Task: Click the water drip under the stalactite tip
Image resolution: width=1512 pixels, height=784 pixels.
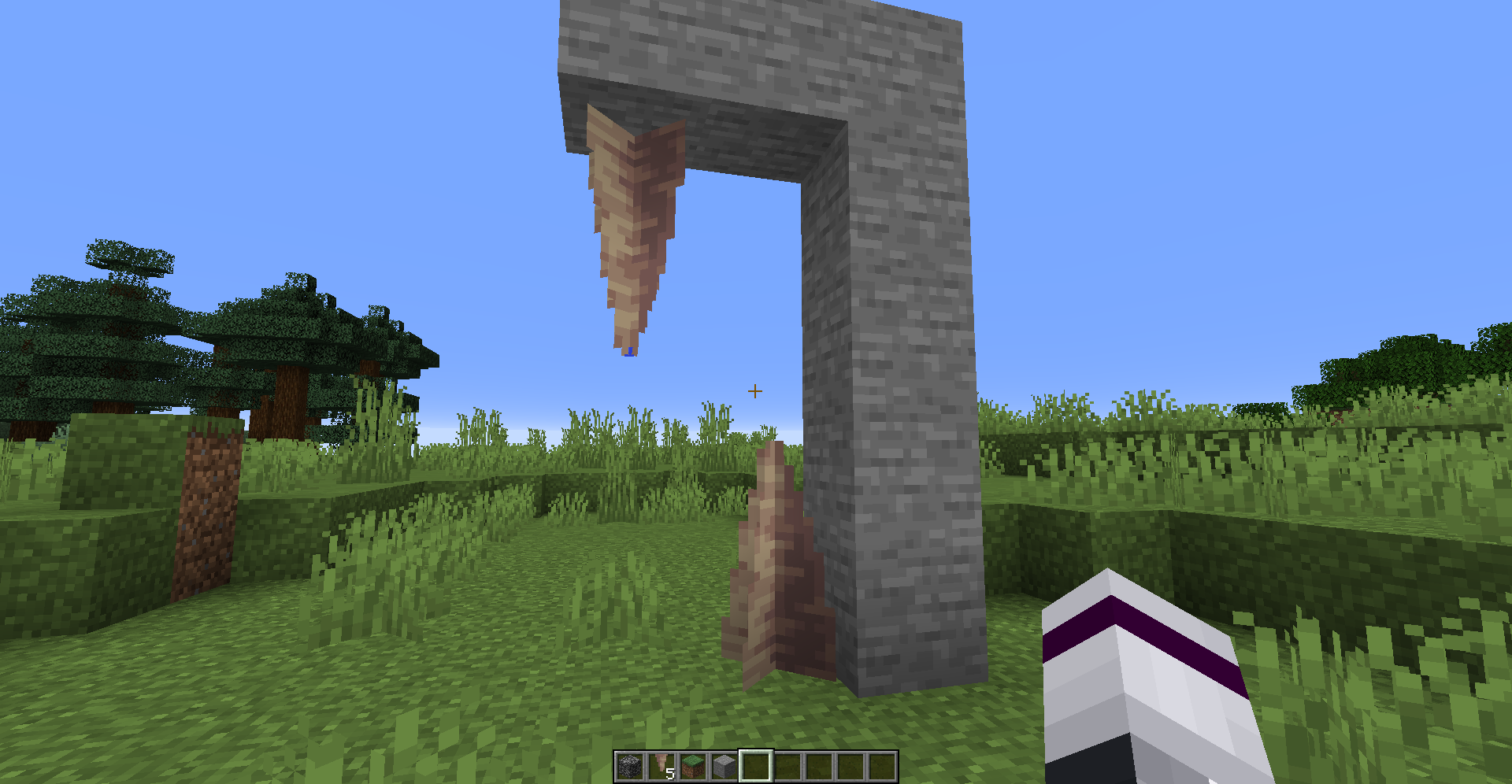Action: click(x=629, y=352)
